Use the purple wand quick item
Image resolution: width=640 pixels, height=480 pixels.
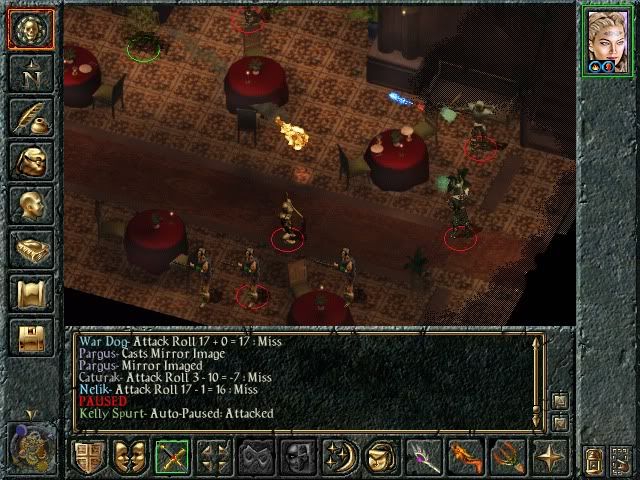pos(424,456)
